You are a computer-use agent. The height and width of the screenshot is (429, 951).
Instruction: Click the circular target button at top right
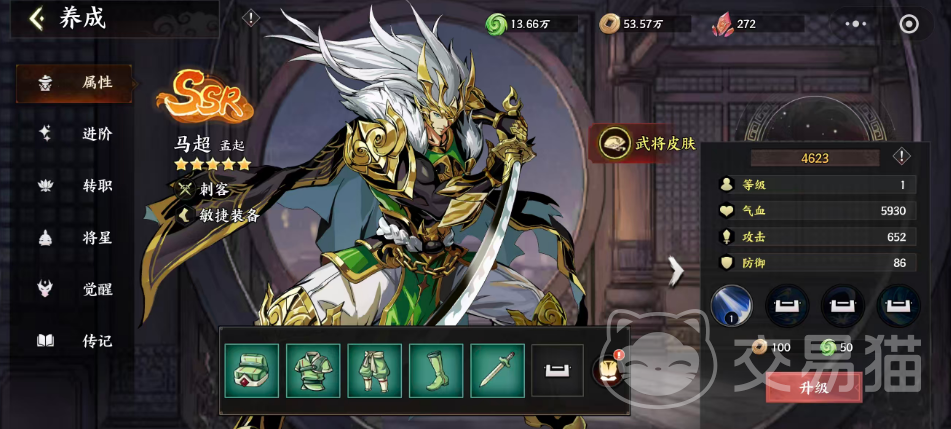pyautogui.click(x=909, y=23)
